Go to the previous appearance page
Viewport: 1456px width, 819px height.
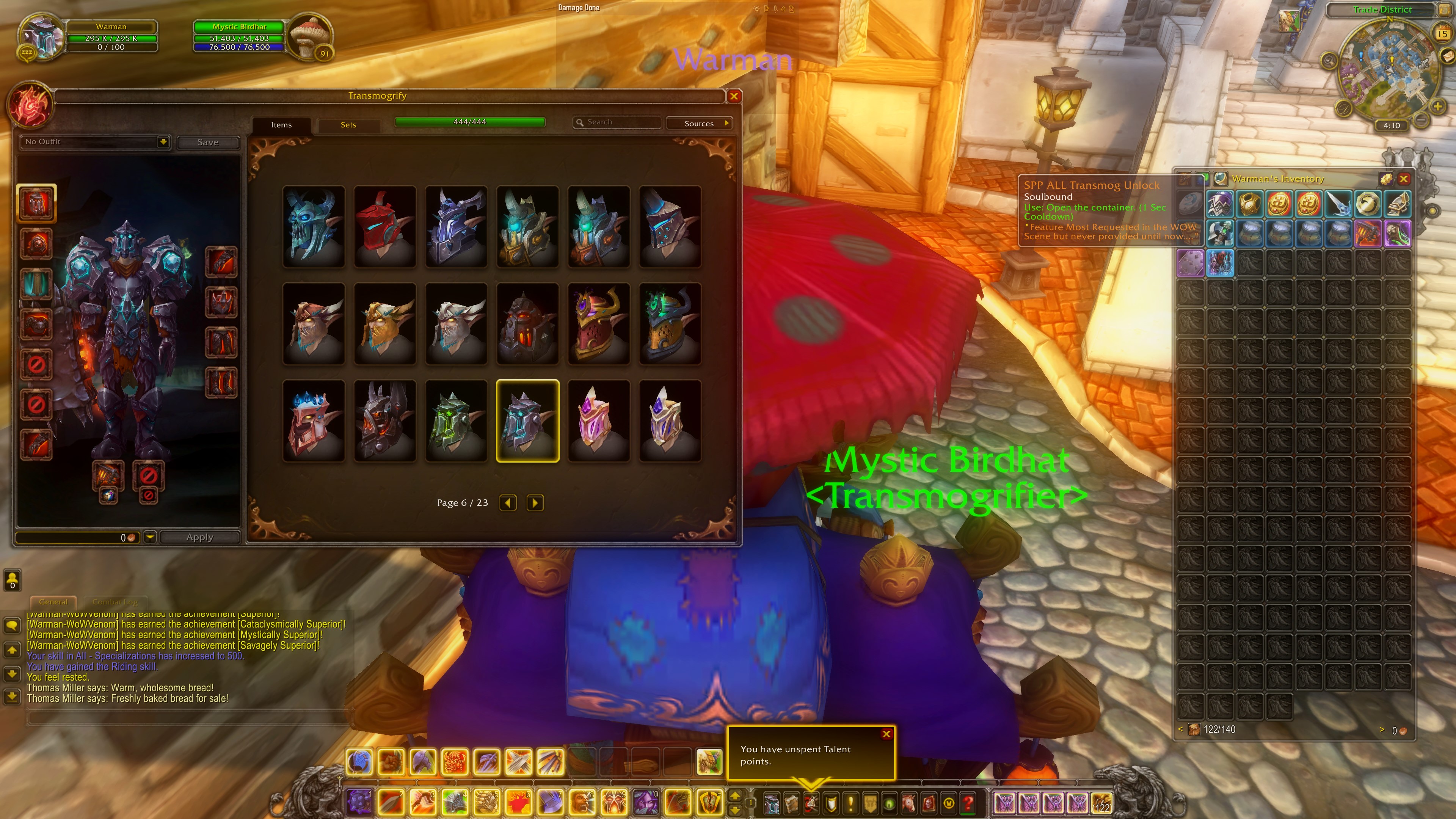click(508, 502)
